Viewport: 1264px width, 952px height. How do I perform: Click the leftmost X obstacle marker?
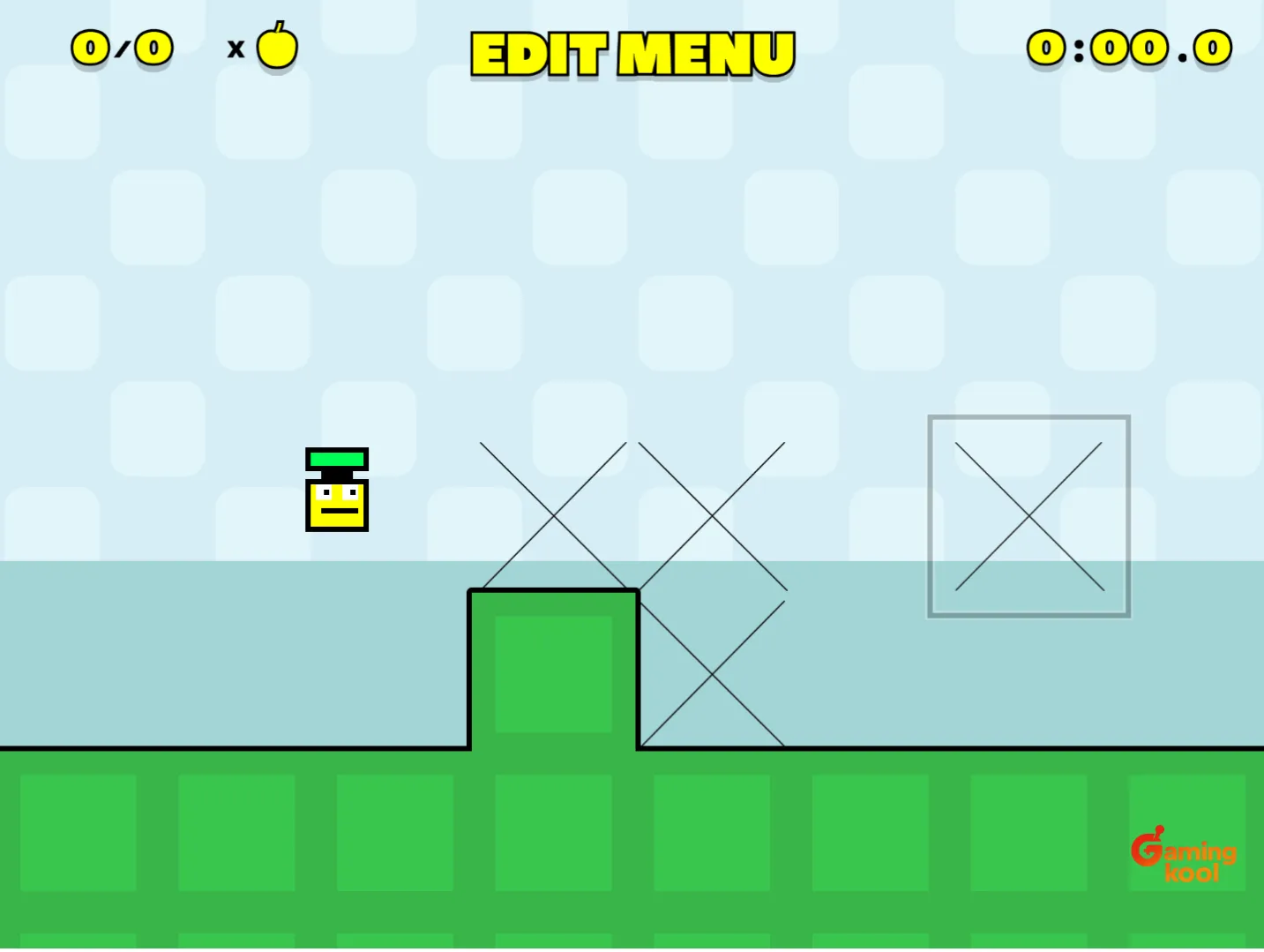tap(553, 514)
